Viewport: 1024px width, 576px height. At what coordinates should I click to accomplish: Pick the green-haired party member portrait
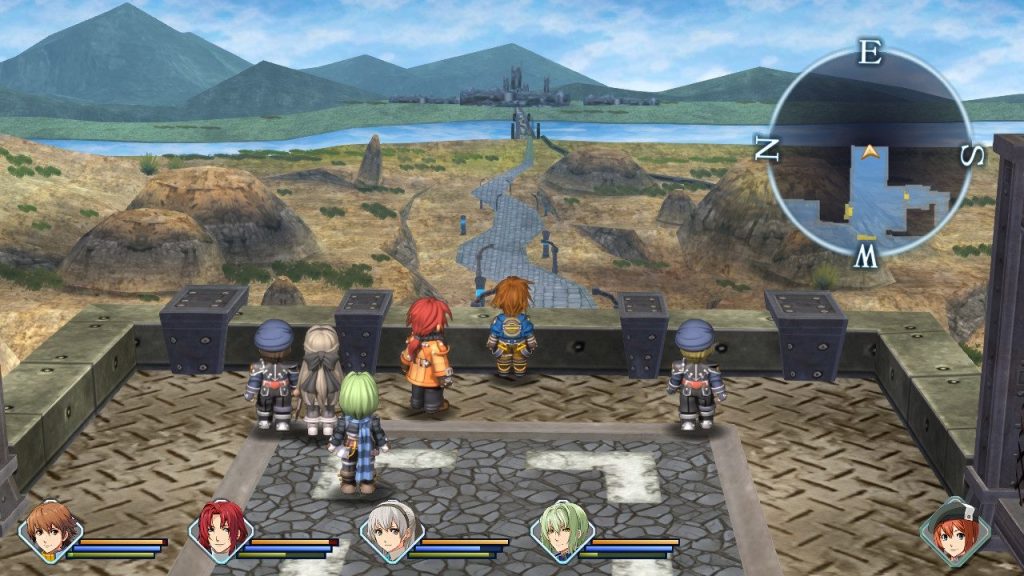562,531
